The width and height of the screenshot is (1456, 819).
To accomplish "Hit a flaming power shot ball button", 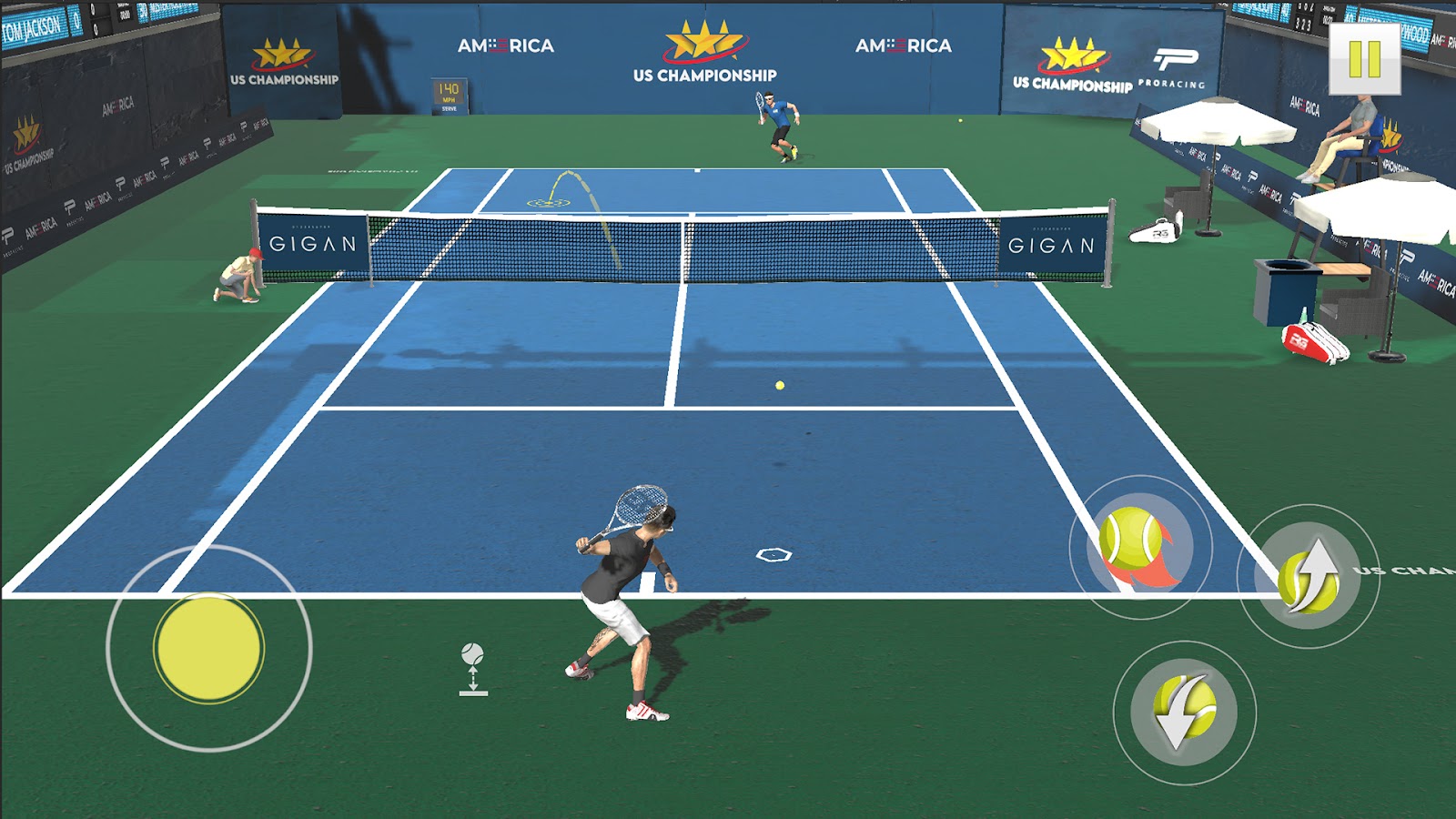I will 1138,547.
